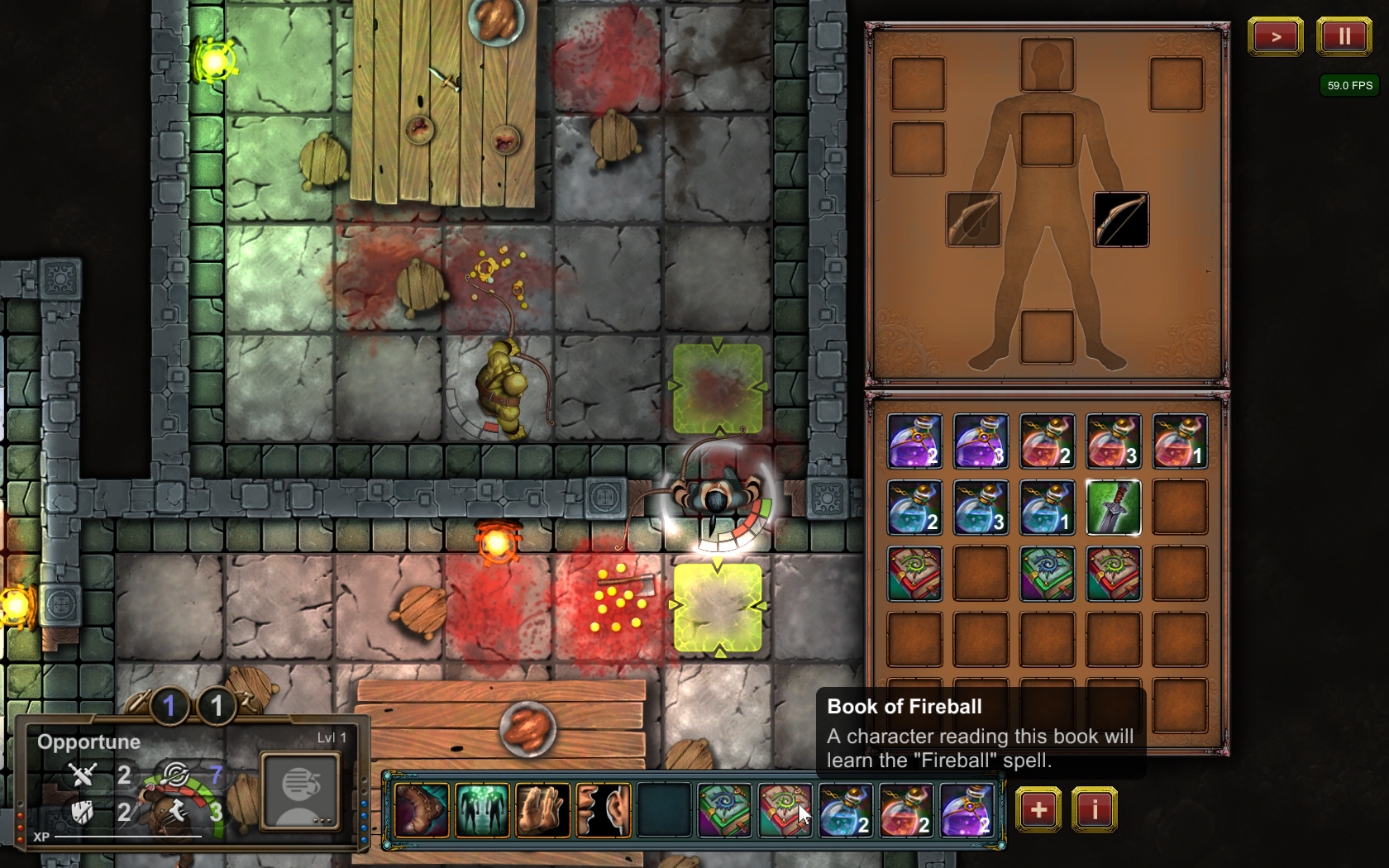Use the red potion in the hotbar
This screenshot has height=868, width=1389.
point(905,811)
